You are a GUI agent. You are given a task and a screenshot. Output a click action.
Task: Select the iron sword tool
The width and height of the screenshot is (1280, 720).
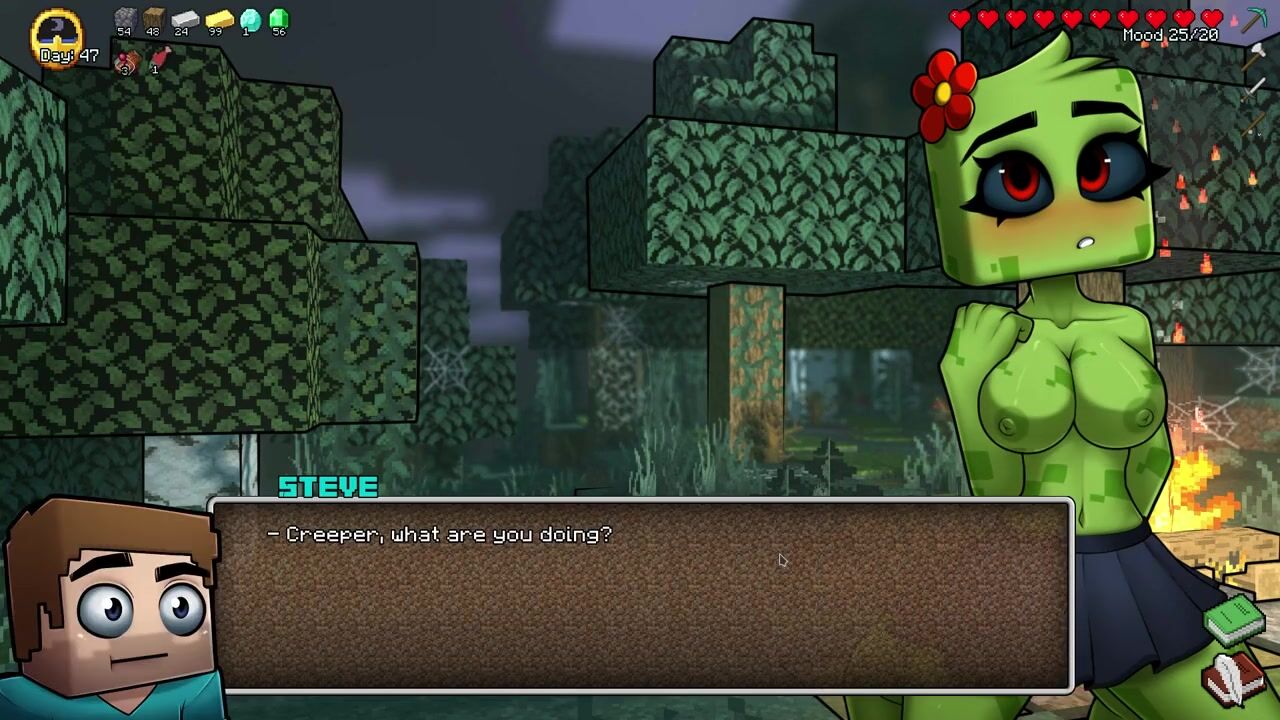(x=1256, y=89)
